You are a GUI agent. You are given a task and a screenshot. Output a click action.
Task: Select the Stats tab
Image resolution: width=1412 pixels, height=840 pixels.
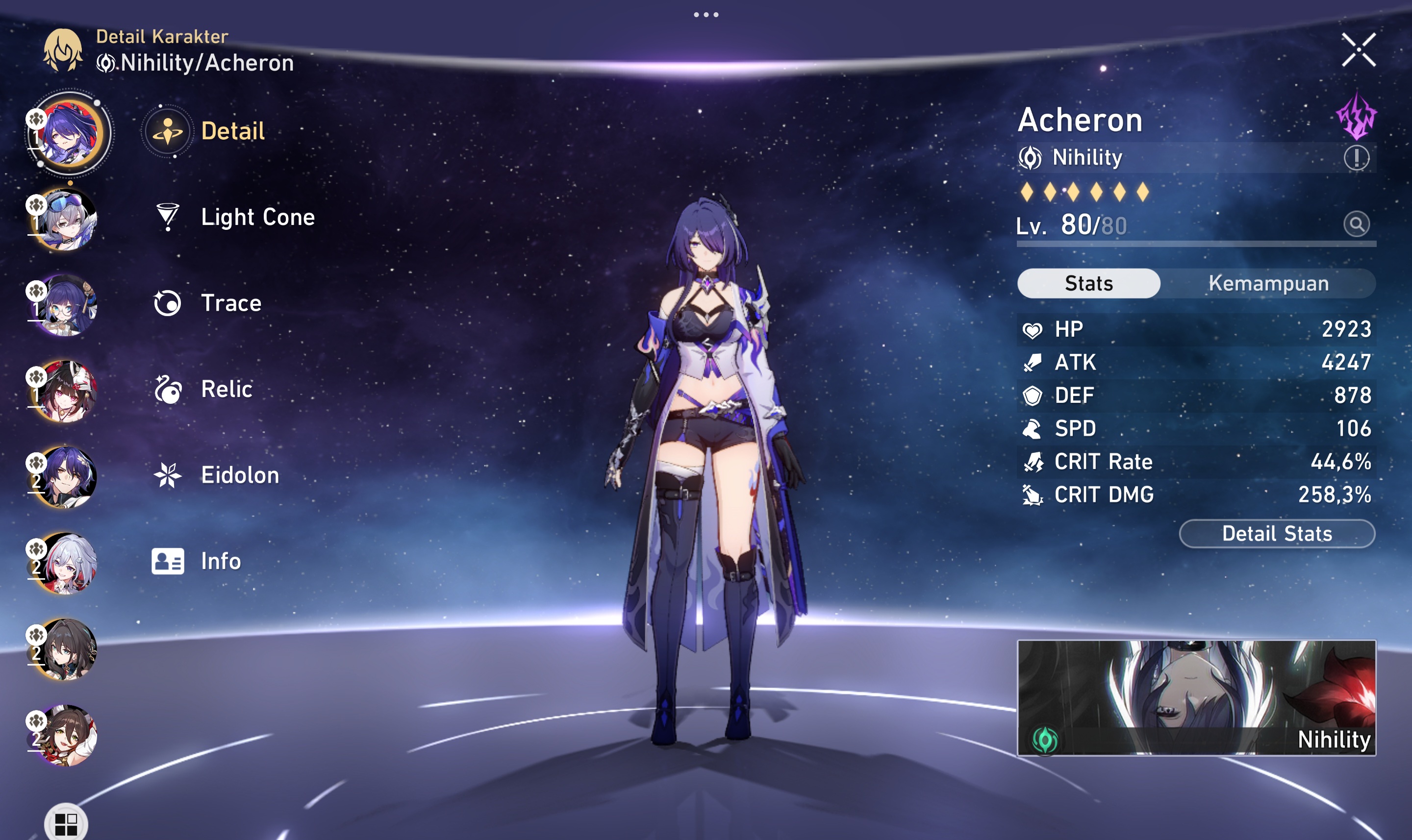[x=1088, y=283]
